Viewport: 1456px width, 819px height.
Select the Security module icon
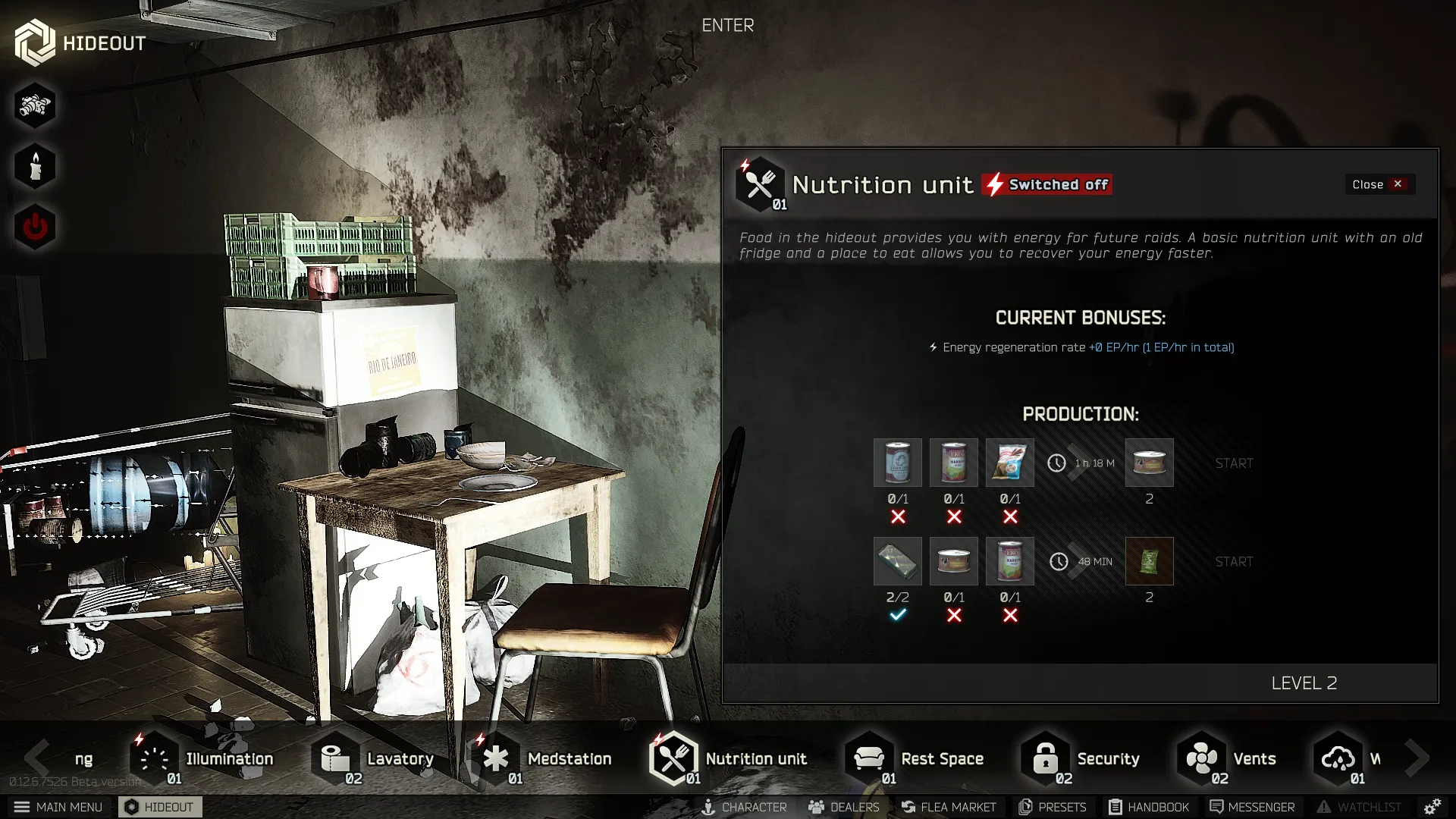(x=1044, y=758)
